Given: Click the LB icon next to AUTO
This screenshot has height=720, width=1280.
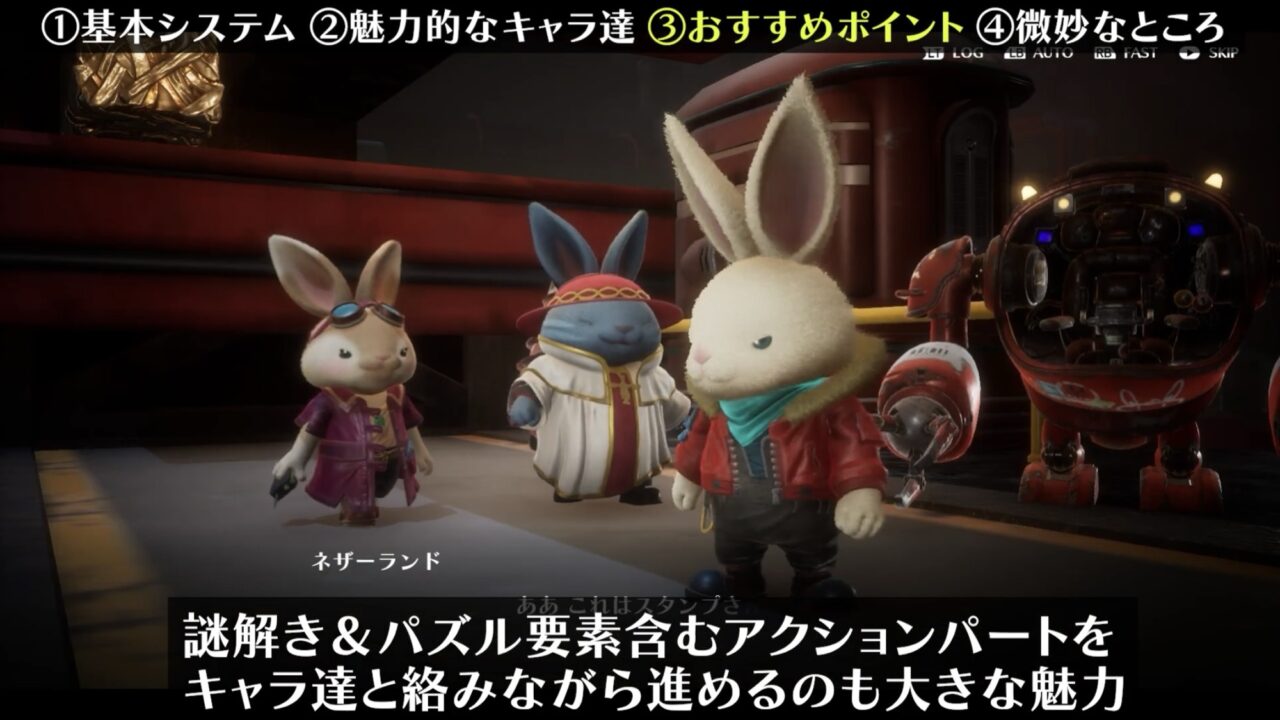Looking at the screenshot, I should [1015, 53].
